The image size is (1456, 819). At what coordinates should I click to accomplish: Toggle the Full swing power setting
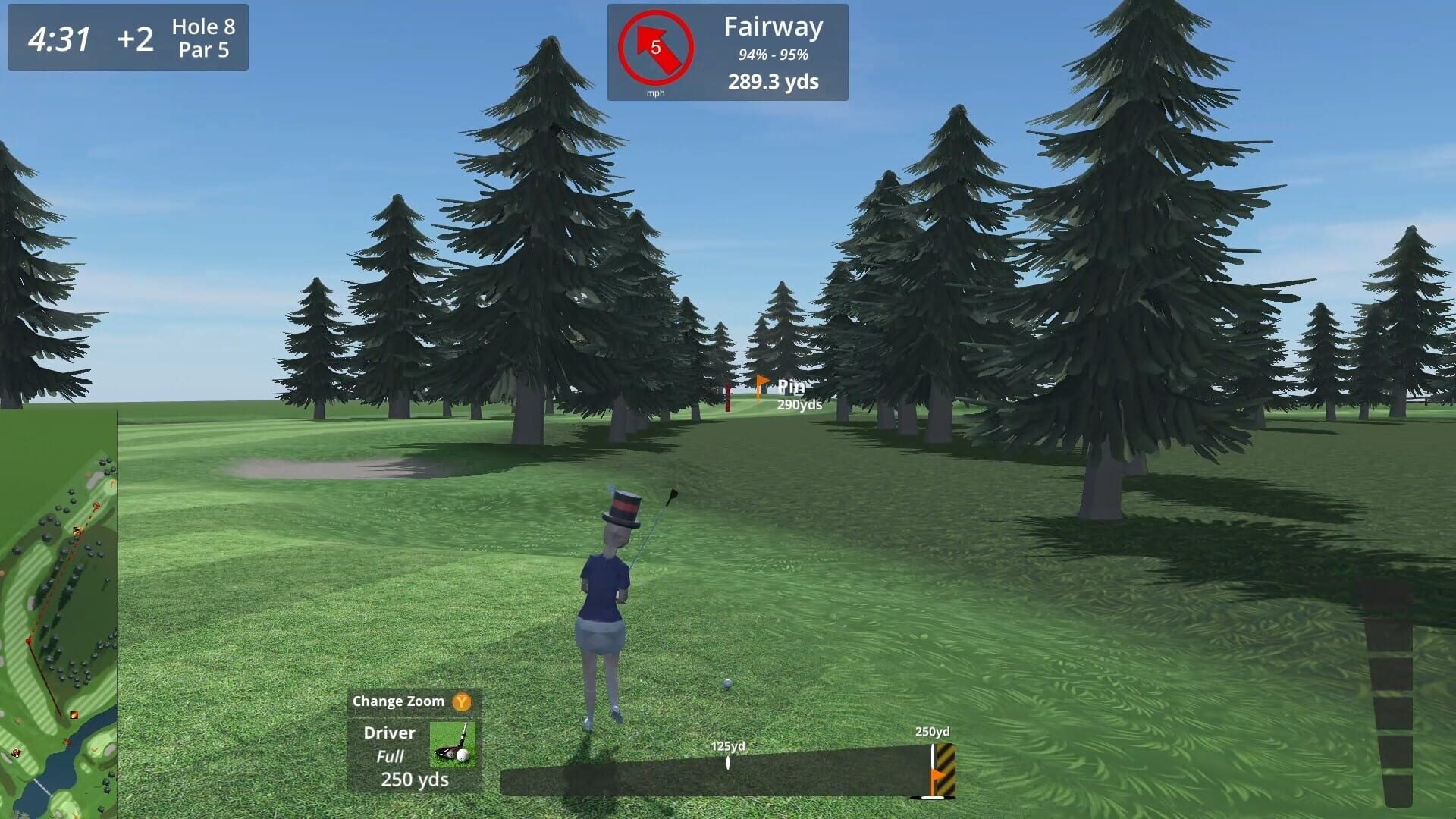tap(391, 756)
